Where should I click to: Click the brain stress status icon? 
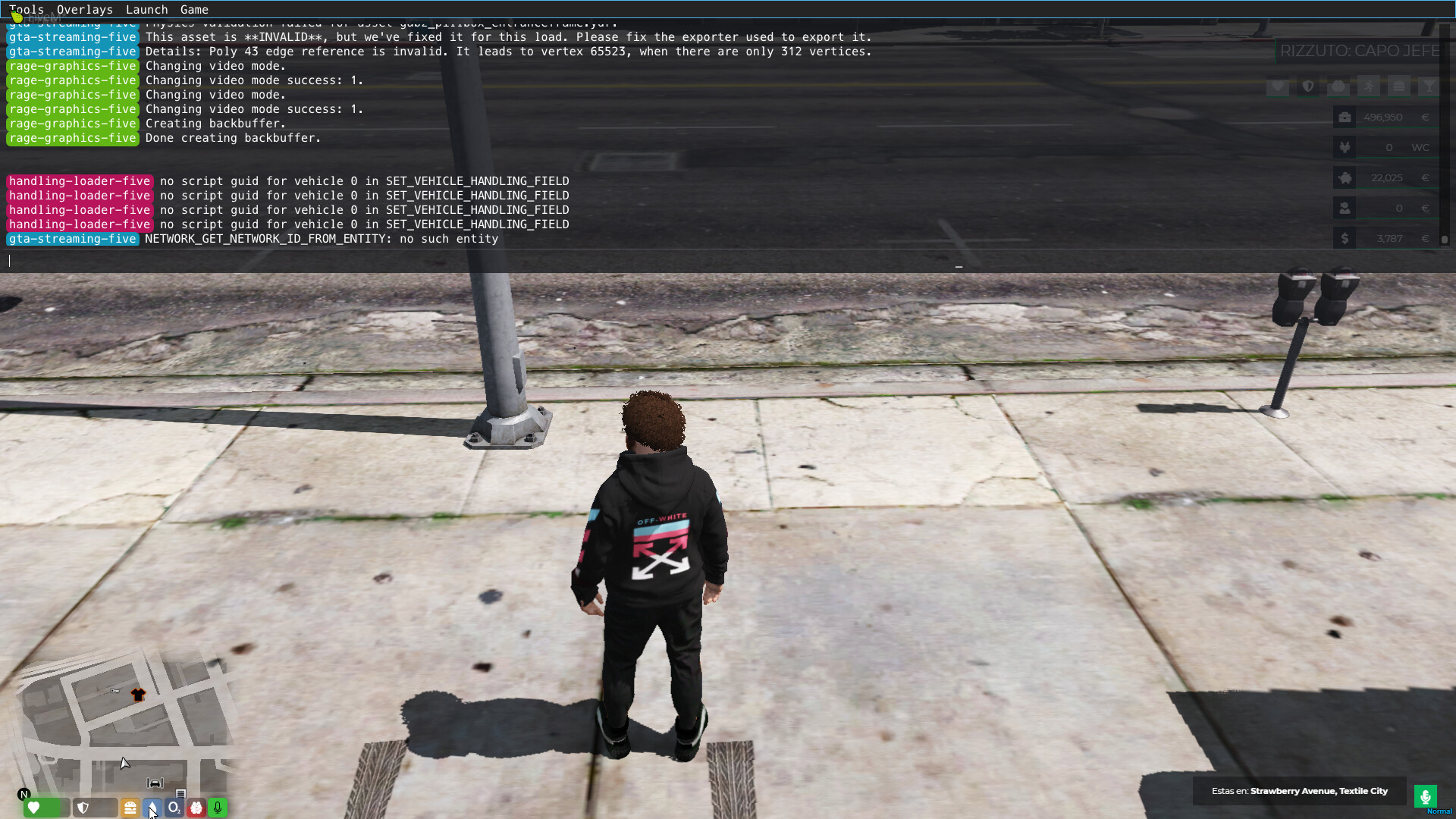point(196,808)
